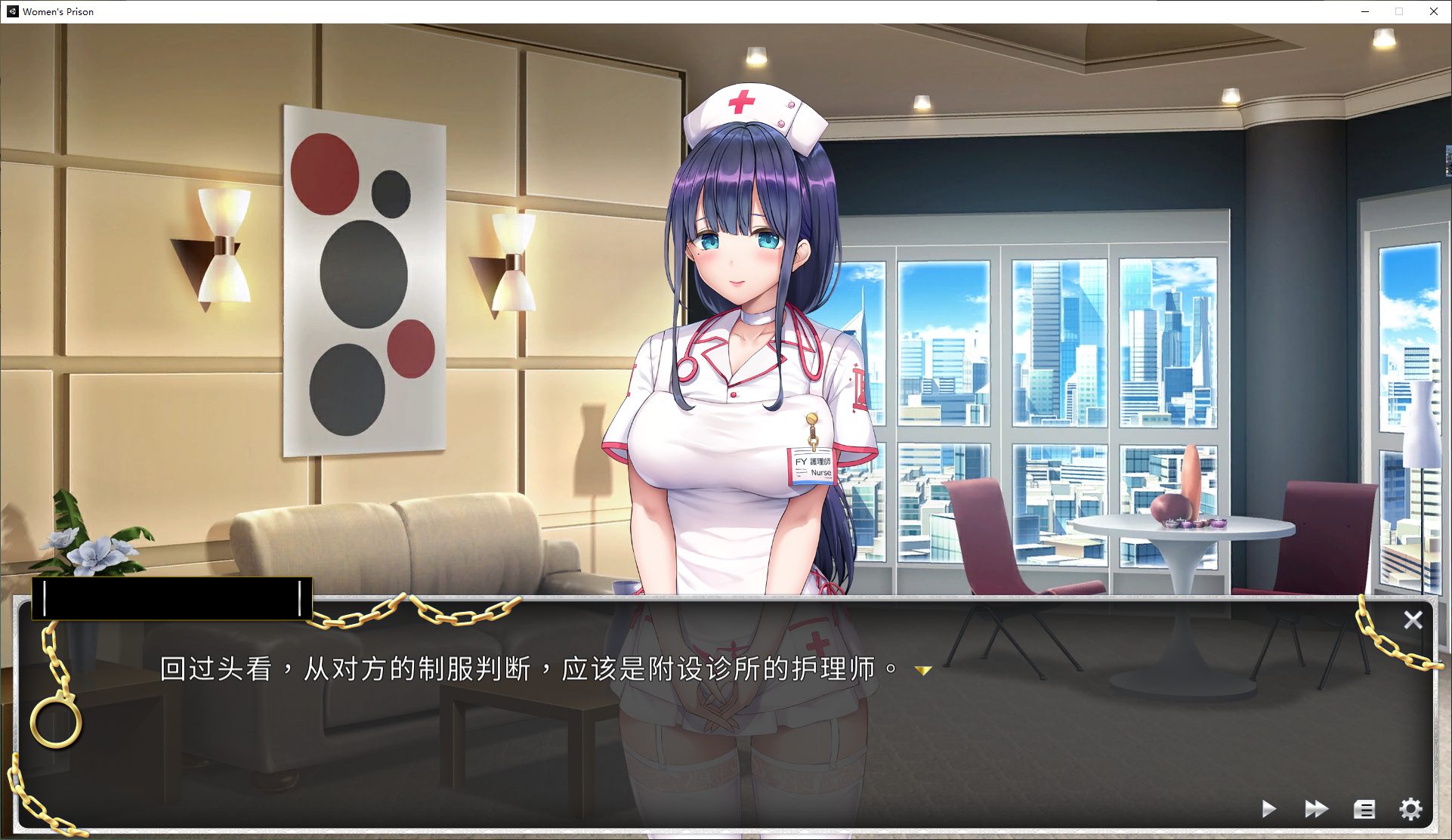Viewport: 1452px width, 840px height.
Task: Click the Women's Prison title bar text
Action: coord(57,11)
